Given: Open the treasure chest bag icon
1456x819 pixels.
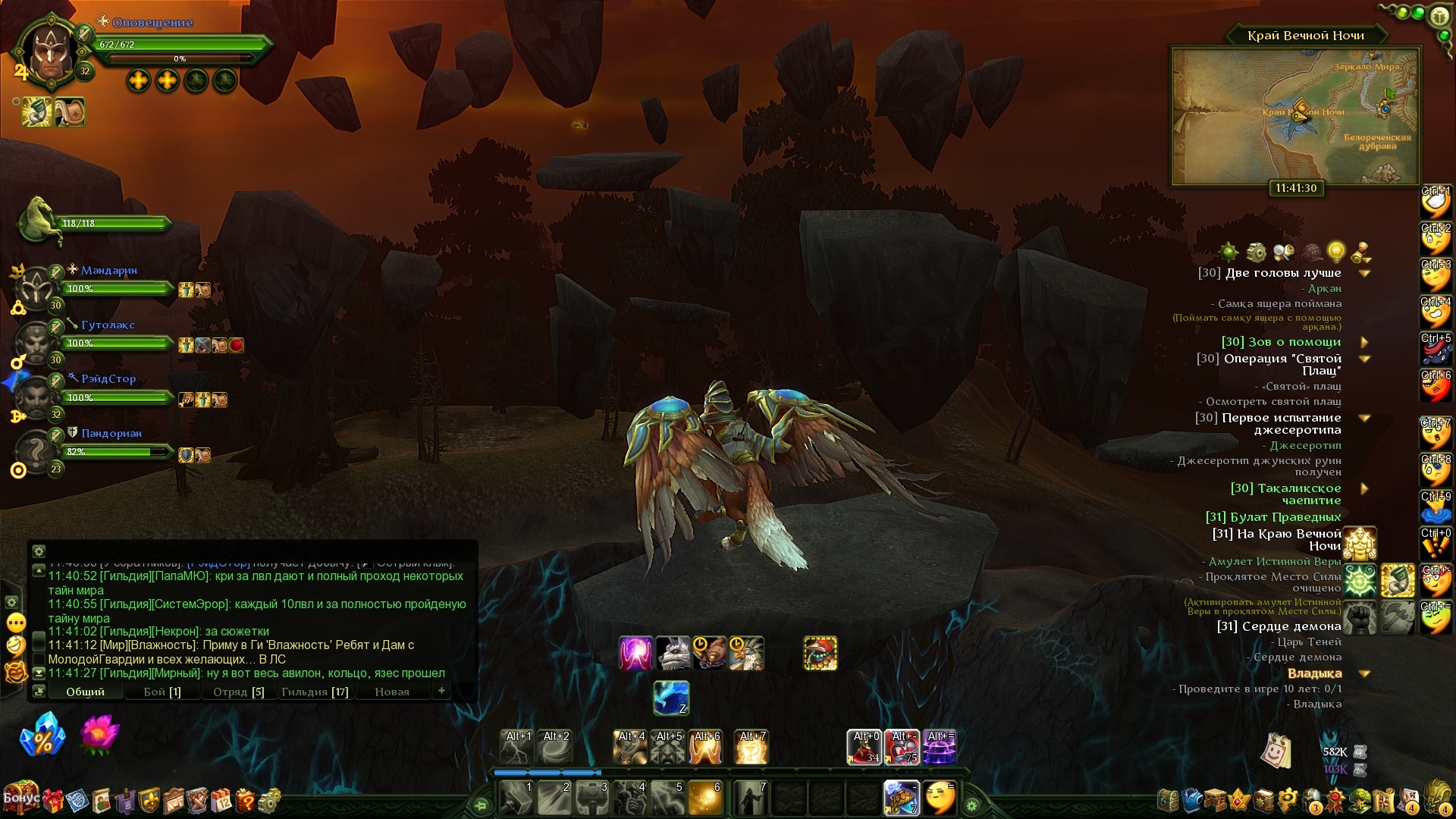Looking at the screenshot, I should tap(1168, 800).
